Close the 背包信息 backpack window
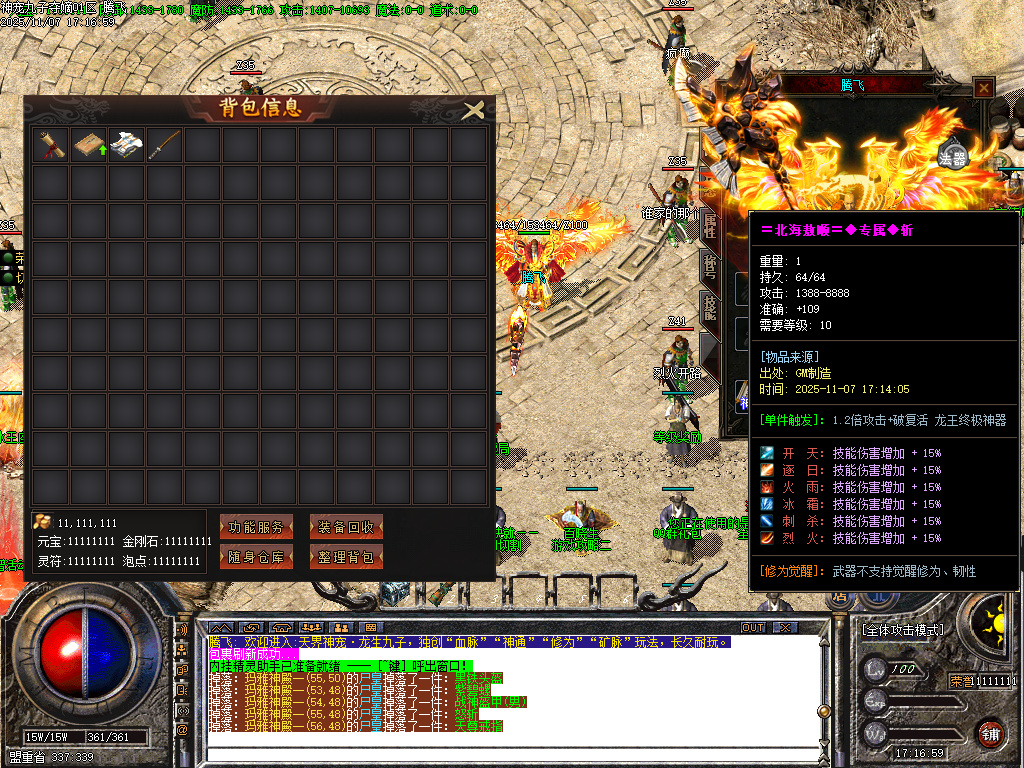Screen dimensions: 1024x768 474,110
